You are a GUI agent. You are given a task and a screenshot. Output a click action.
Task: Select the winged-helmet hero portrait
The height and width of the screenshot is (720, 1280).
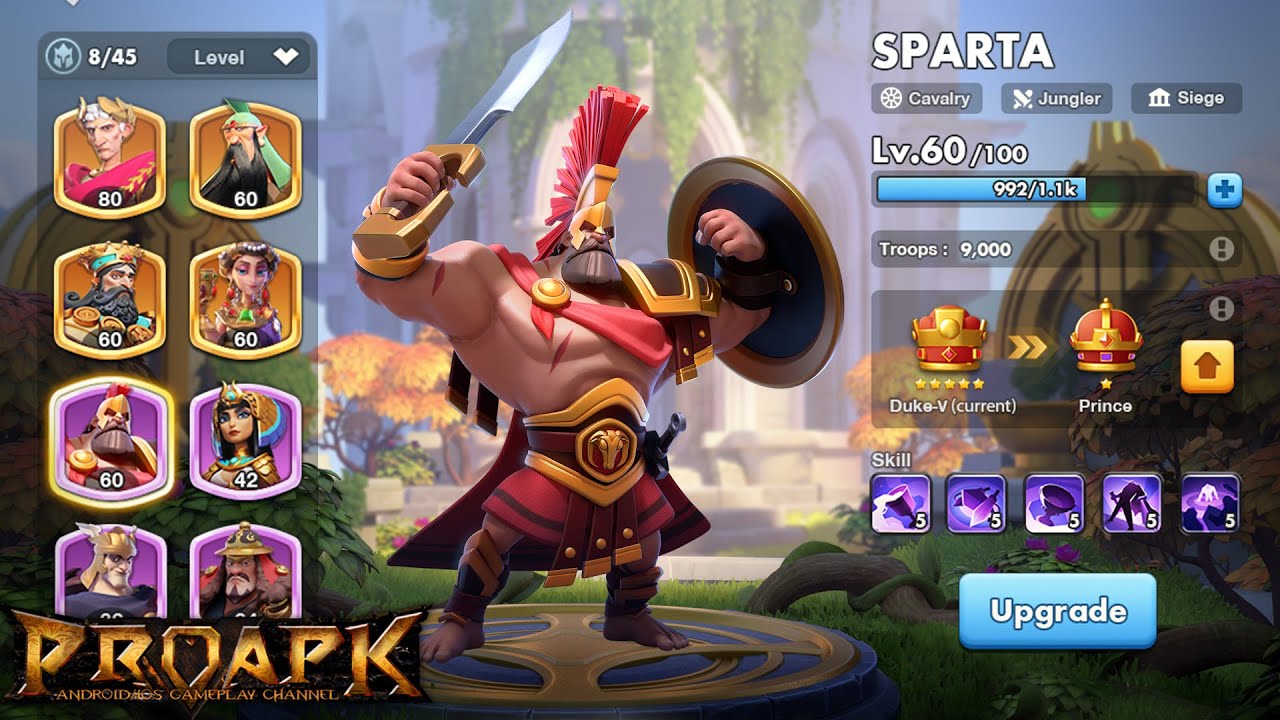click(x=109, y=570)
